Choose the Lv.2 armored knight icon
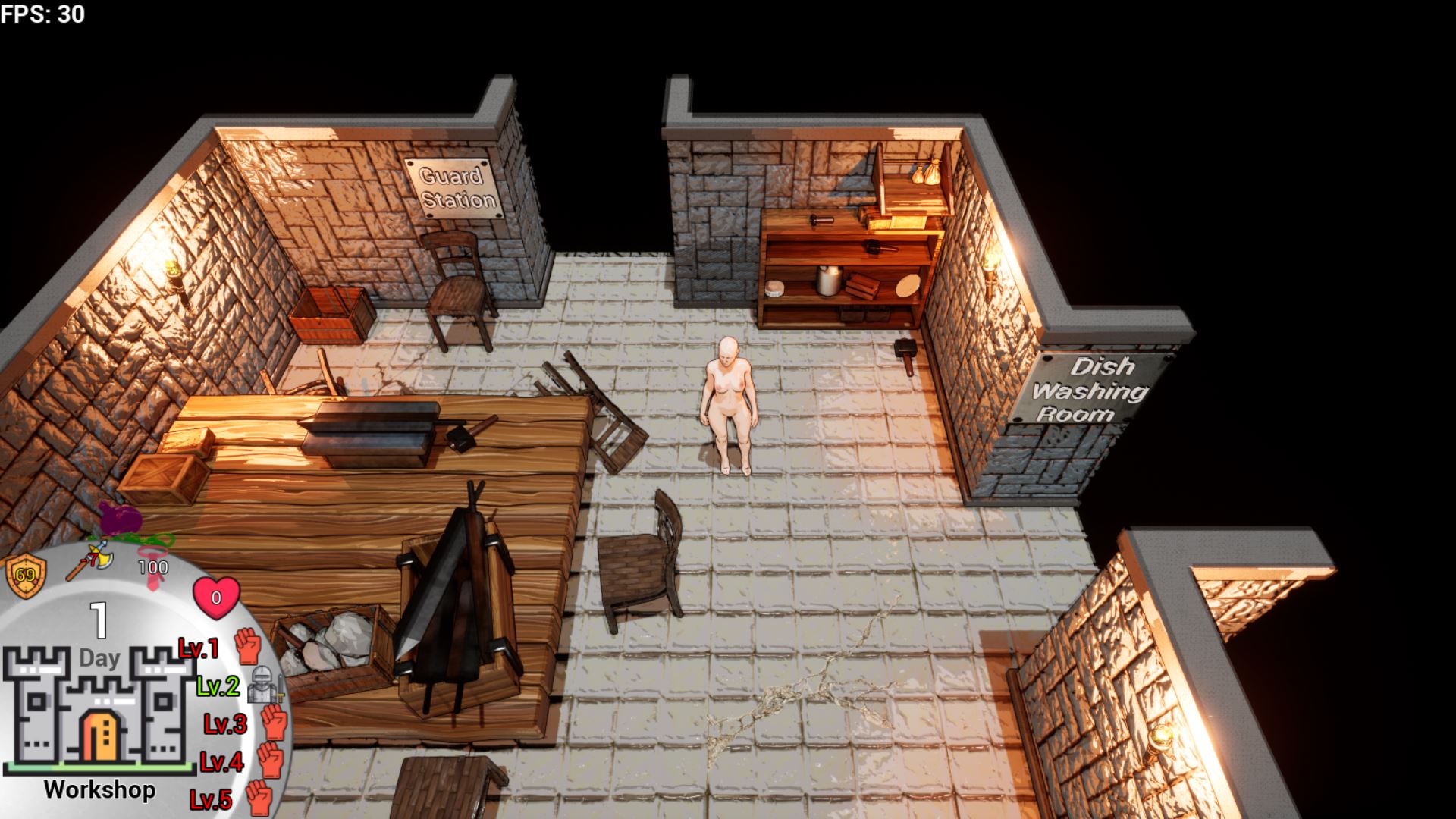Image resolution: width=1456 pixels, height=819 pixels. click(x=264, y=686)
